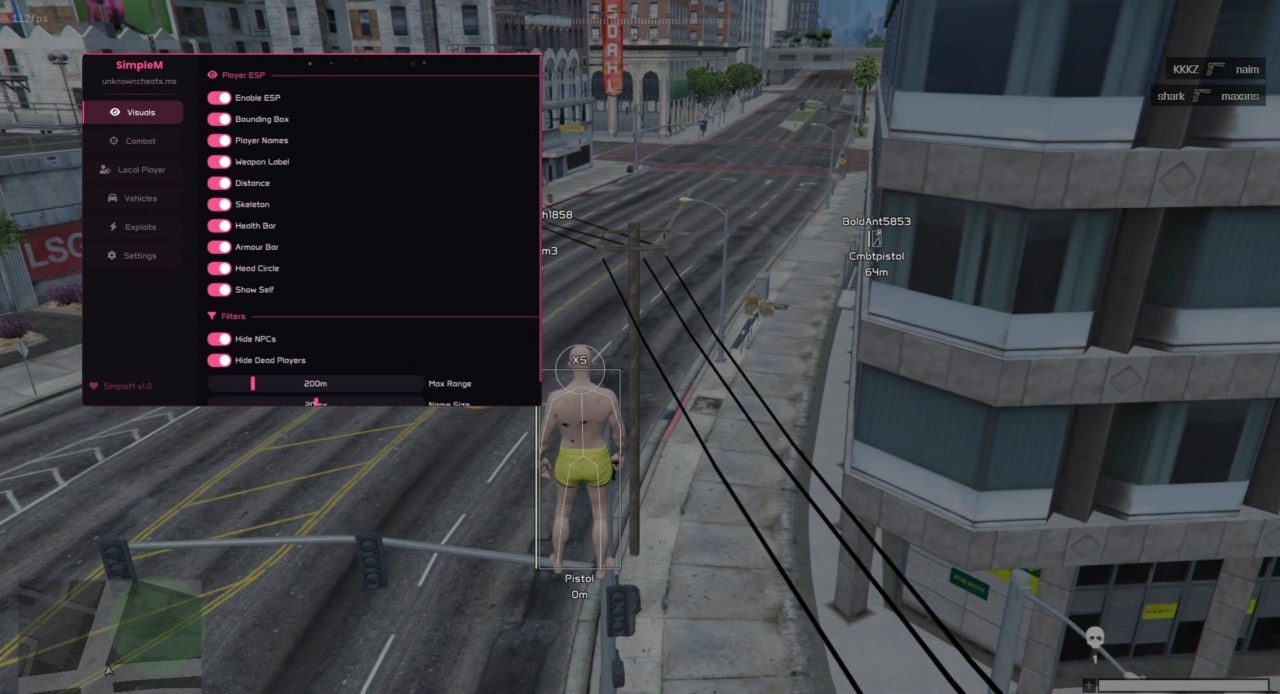Open the Combat tab

coord(133,141)
